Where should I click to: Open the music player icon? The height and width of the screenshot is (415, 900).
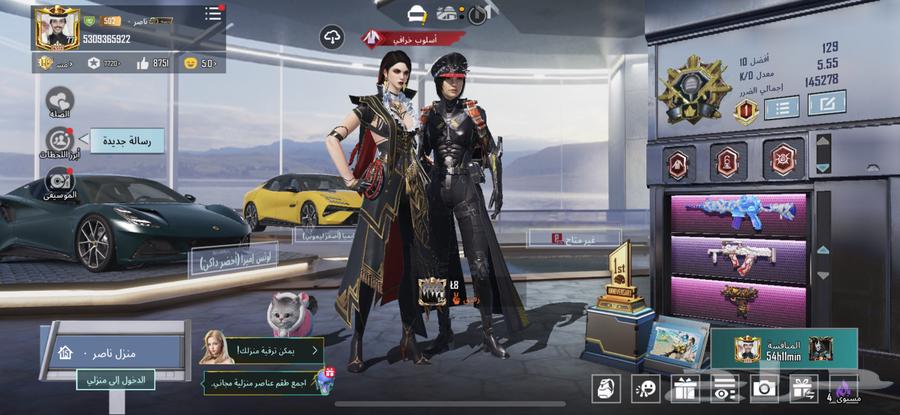click(x=60, y=181)
